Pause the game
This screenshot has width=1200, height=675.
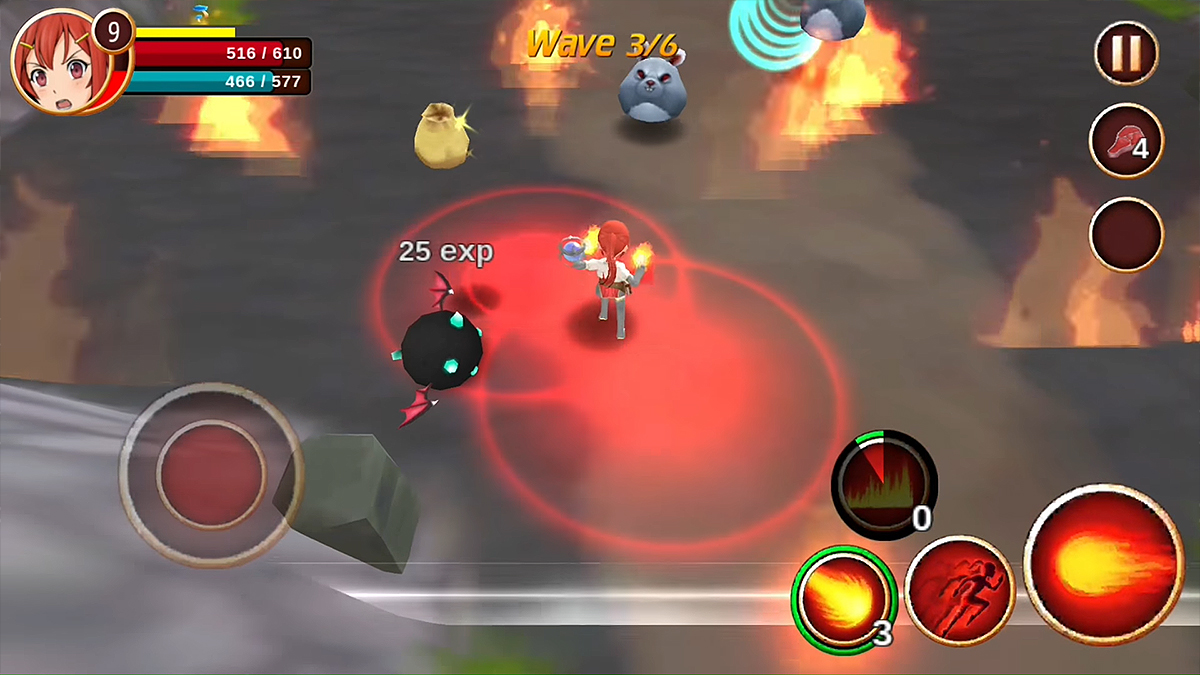coord(1126,53)
